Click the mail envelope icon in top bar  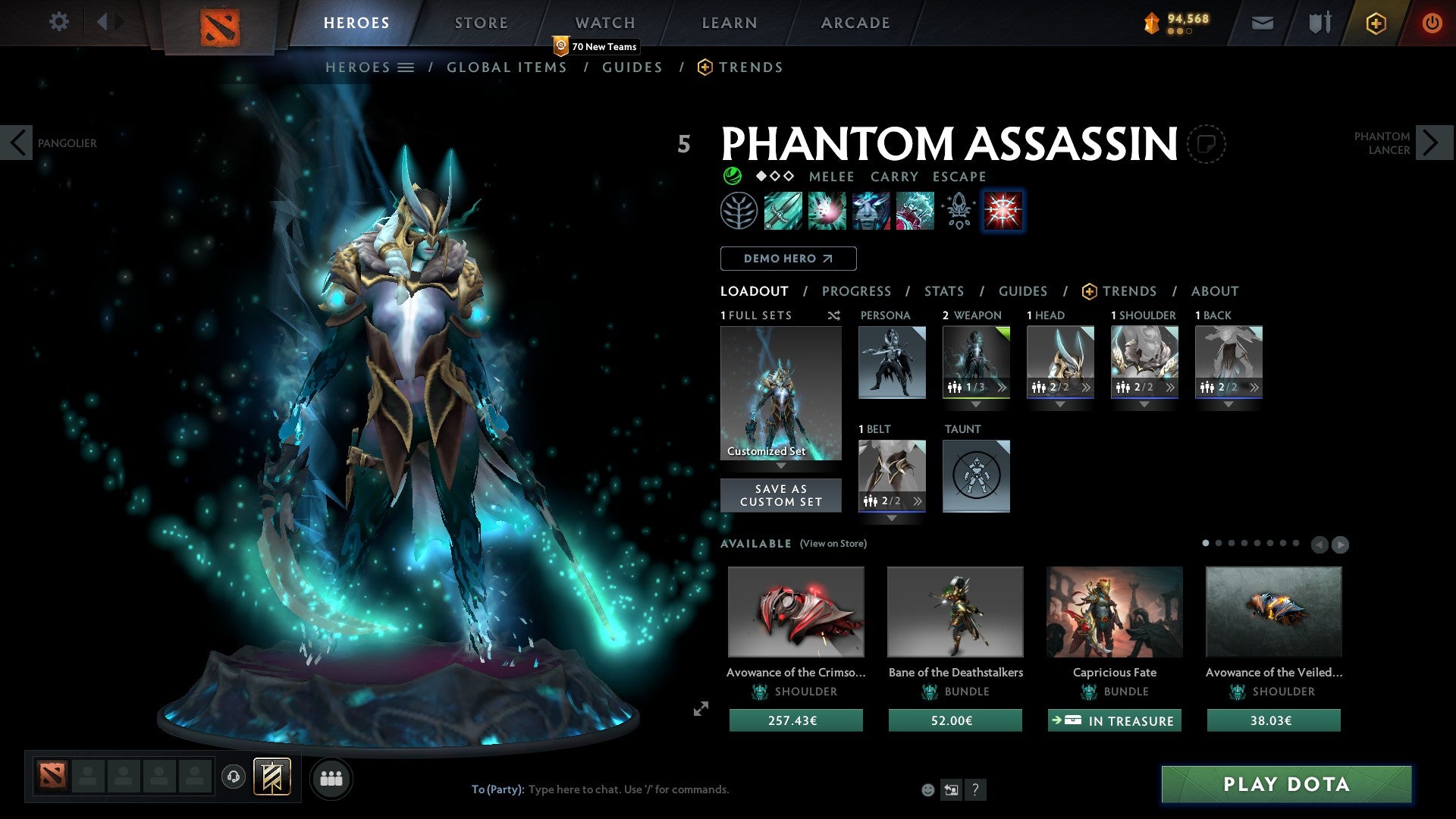(1261, 23)
